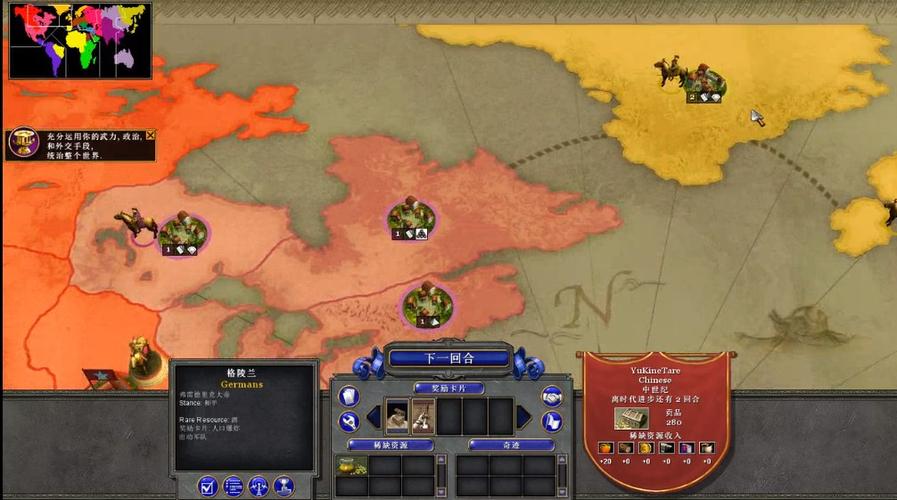Open the trophy icon button

click(283, 487)
